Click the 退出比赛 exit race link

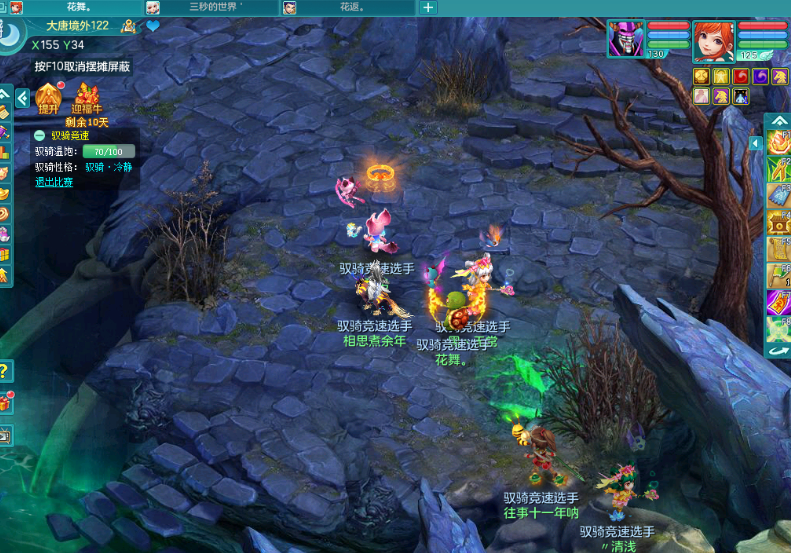coord(54,182)
